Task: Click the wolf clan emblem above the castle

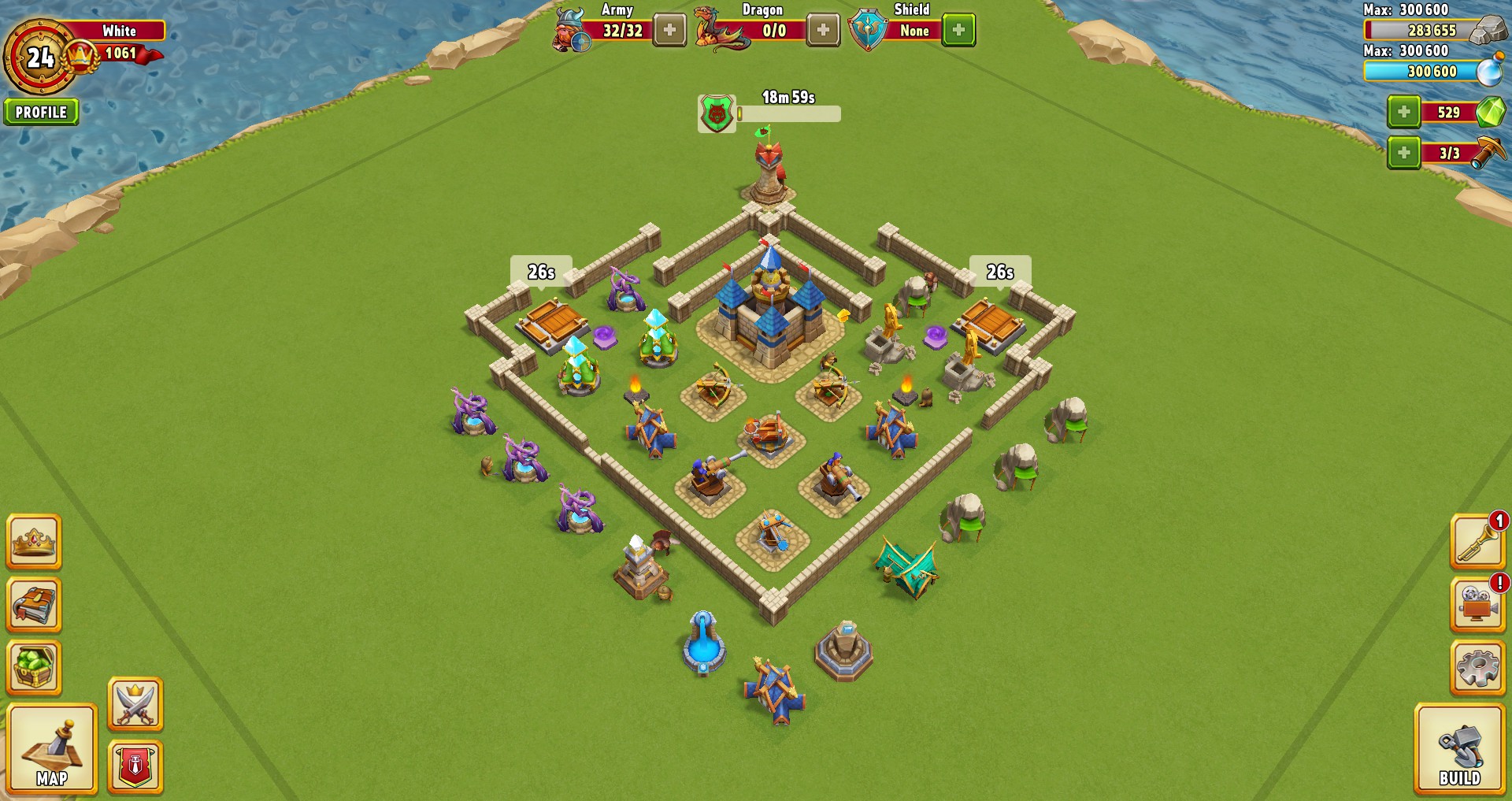Action: (x=715, y=113)
